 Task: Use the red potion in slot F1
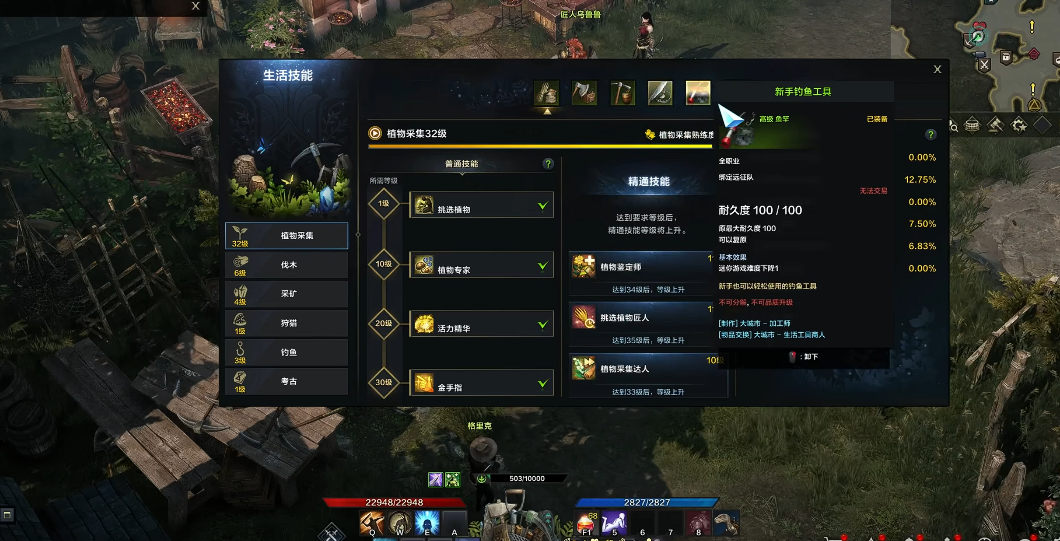coord(587,522)
